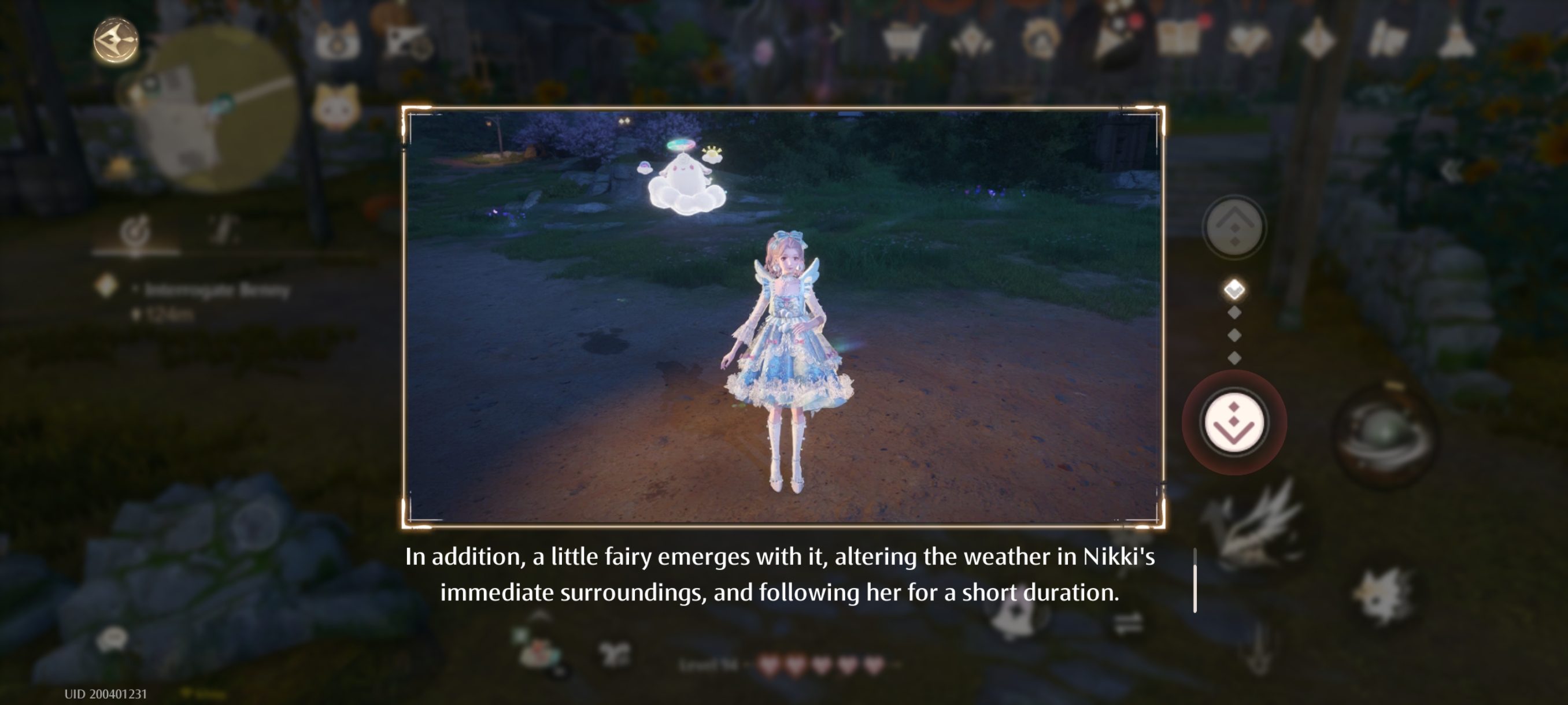The height and width of the screenshot is (705, 1568).
Task: Click the tutorial image of Nikki and fairy
Action: (783, 316)
